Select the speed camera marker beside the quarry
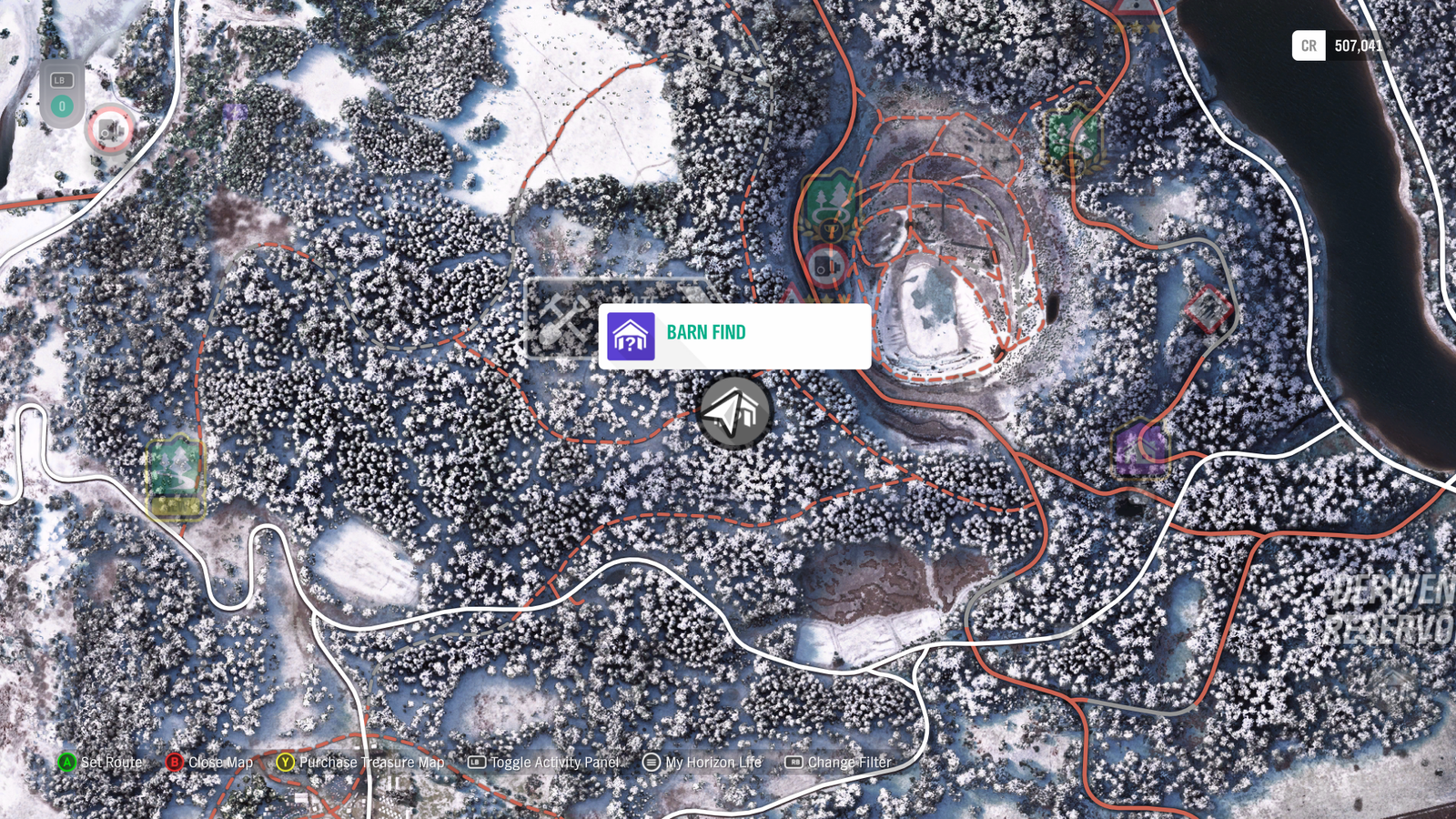 pos(826,268)
